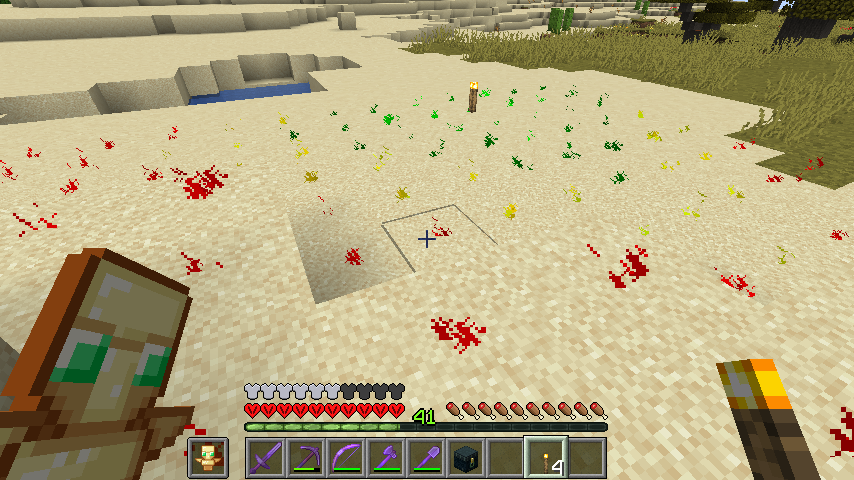
Task: Select the enchanted sword hotbar slot
Action: 265,458
